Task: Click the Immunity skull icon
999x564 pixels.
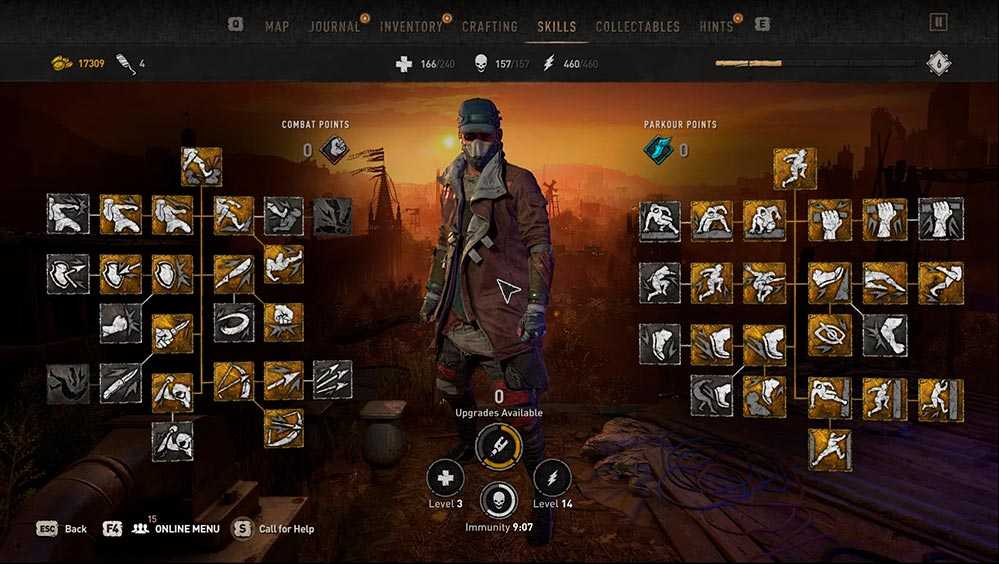Action: click(x=498, y=500)
